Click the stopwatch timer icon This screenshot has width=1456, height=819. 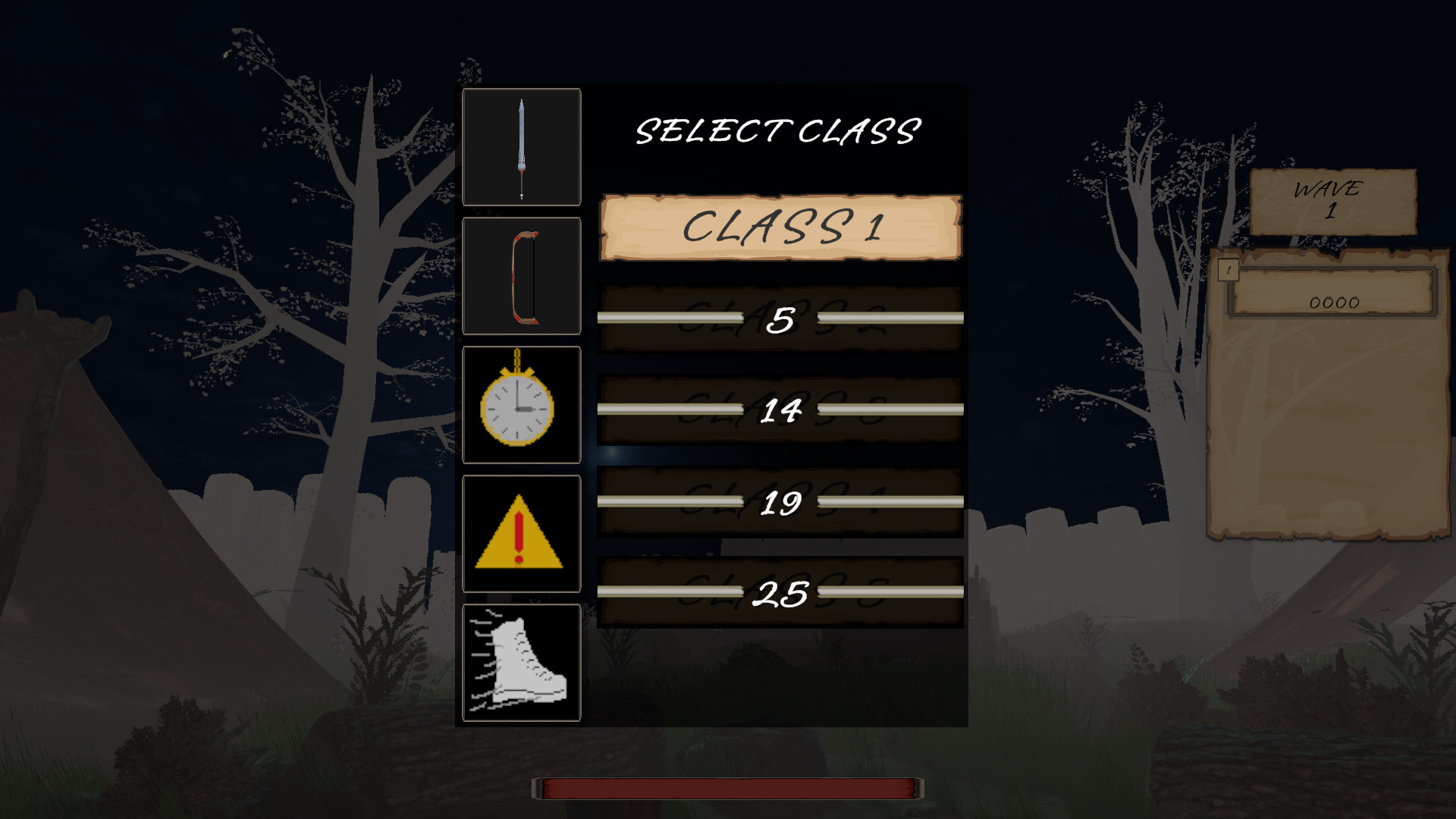[x=522, y=406]
